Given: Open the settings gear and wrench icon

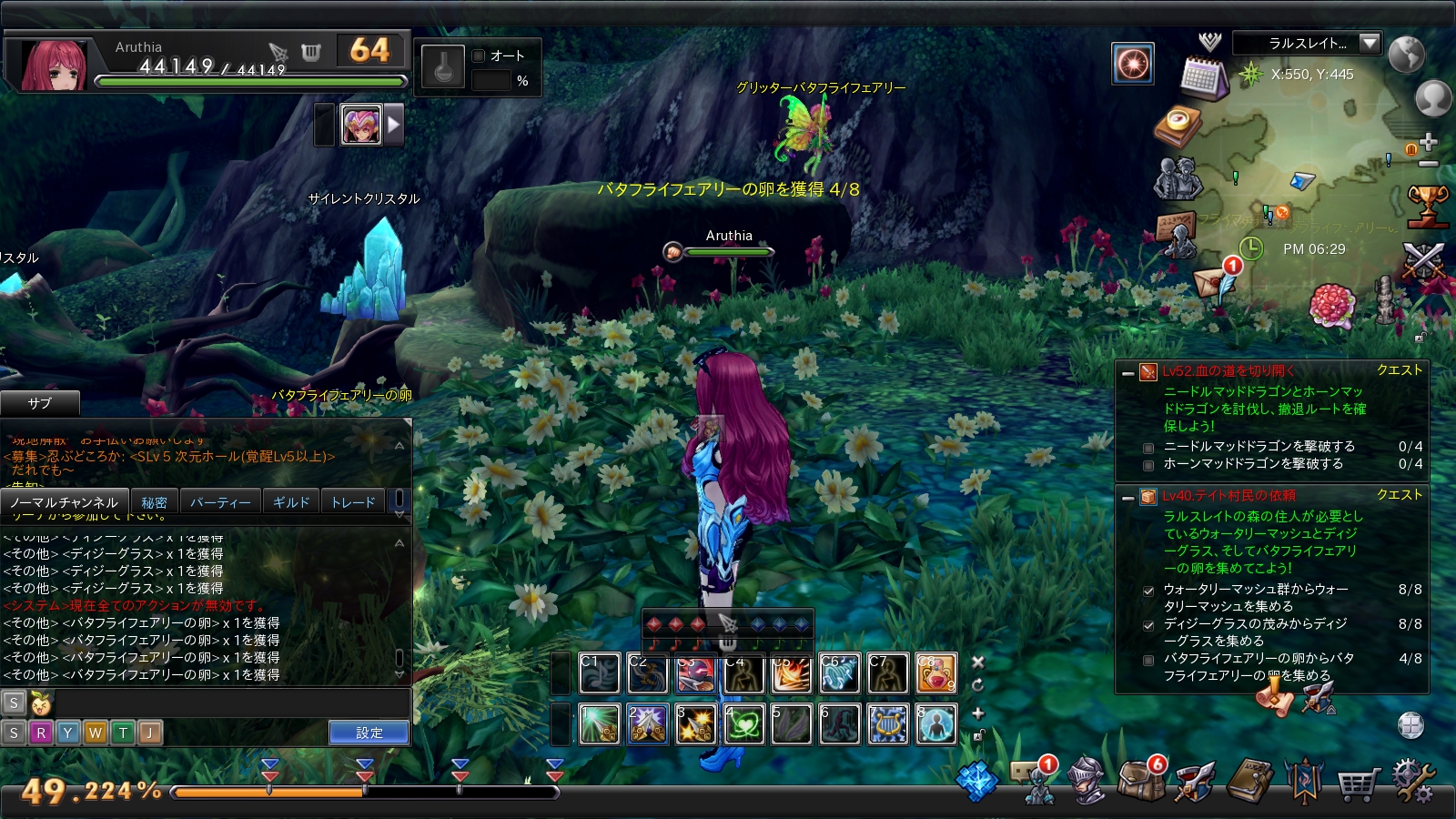Looking at the screenshot, I should click(x=1413, y=781).
